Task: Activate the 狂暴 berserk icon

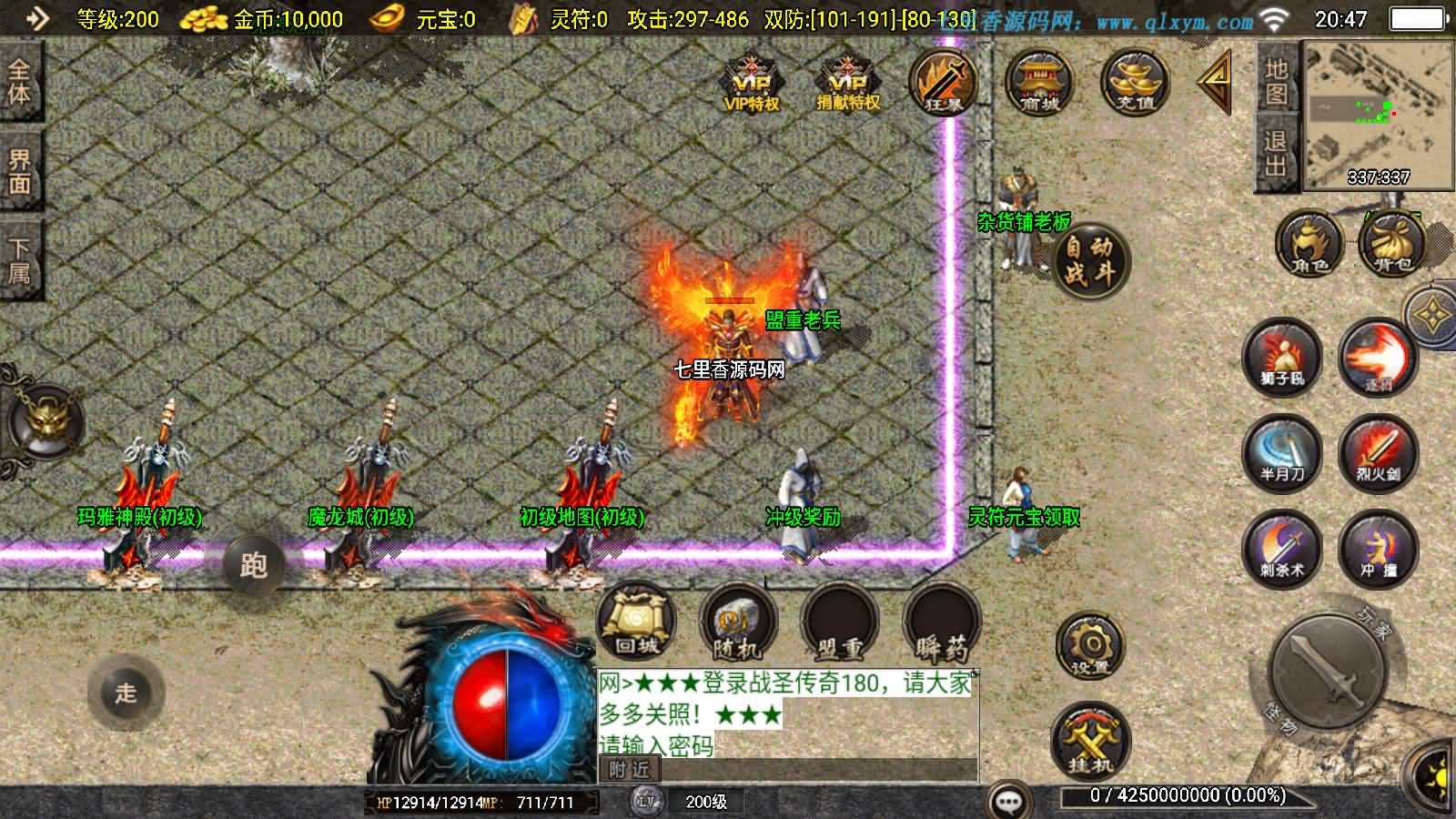Action: pyautogui.click(x=943, y=84)
